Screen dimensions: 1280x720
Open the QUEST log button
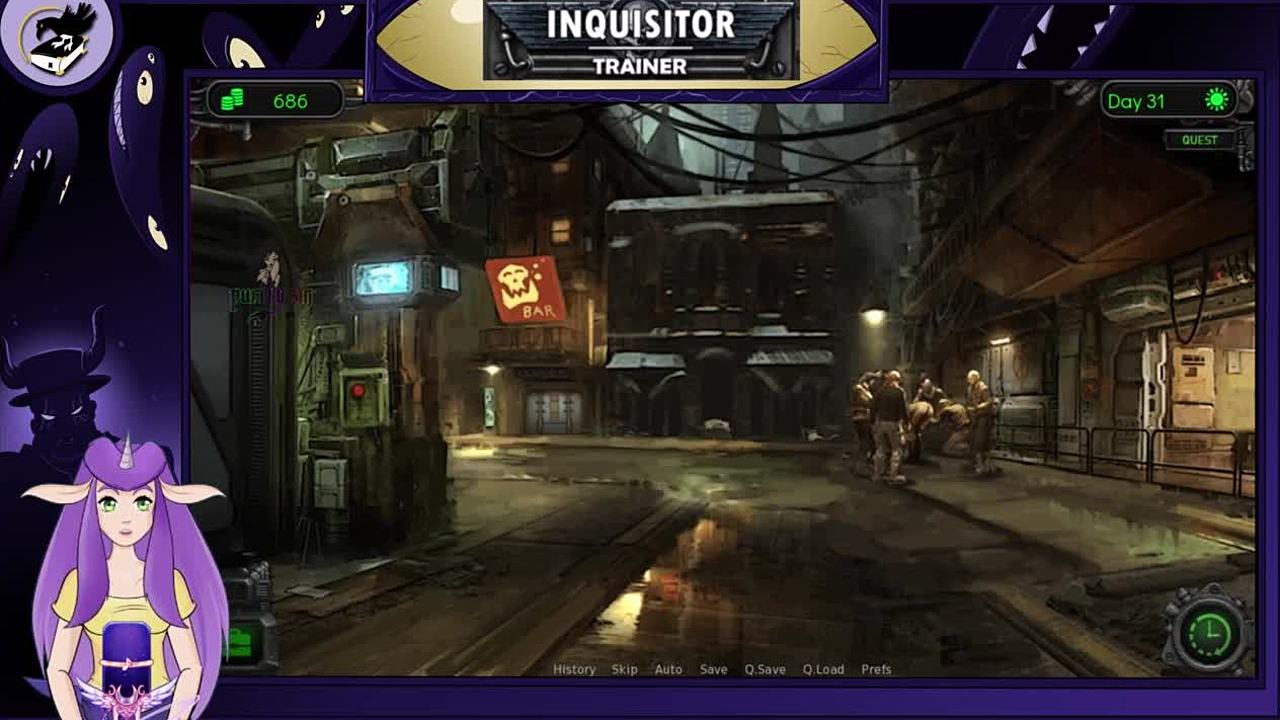(x=1199, y=140)
